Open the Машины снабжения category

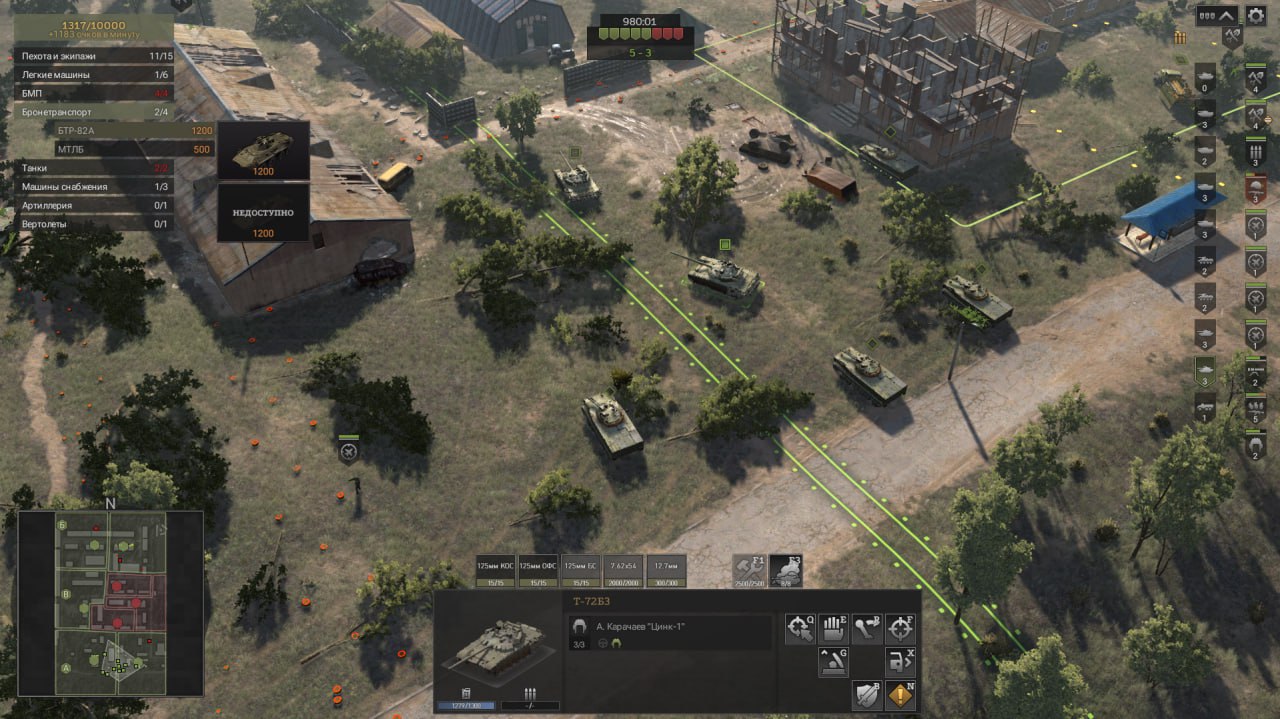[x=95, y=187]
